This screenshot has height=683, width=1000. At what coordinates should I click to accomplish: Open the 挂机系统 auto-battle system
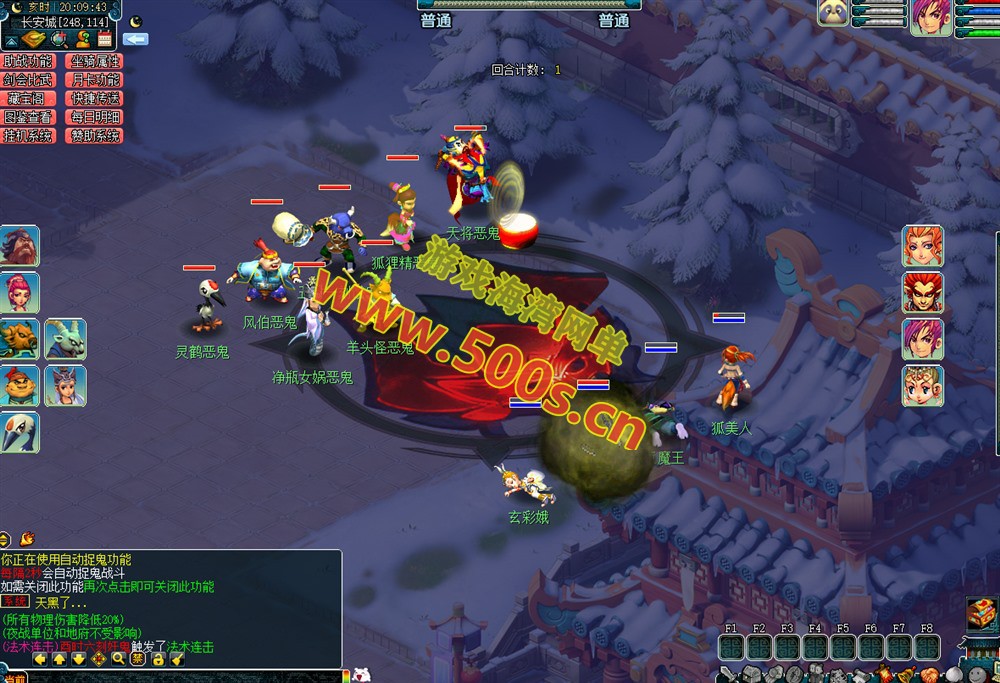click(x=28, y=136)
